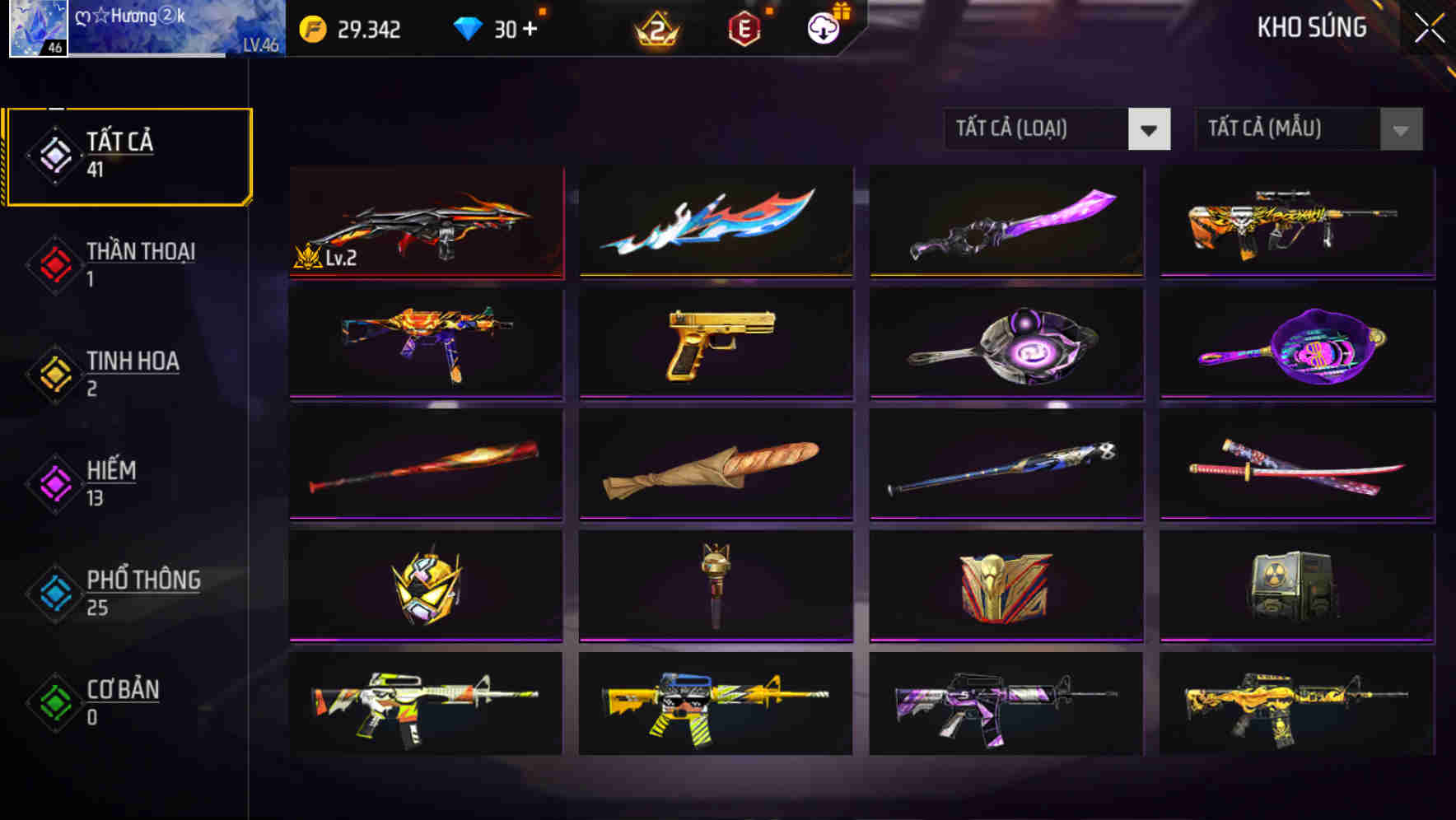The image size is (1456, 820).
Task: Select the purple frying pan skin
Action: (1295, 344)
